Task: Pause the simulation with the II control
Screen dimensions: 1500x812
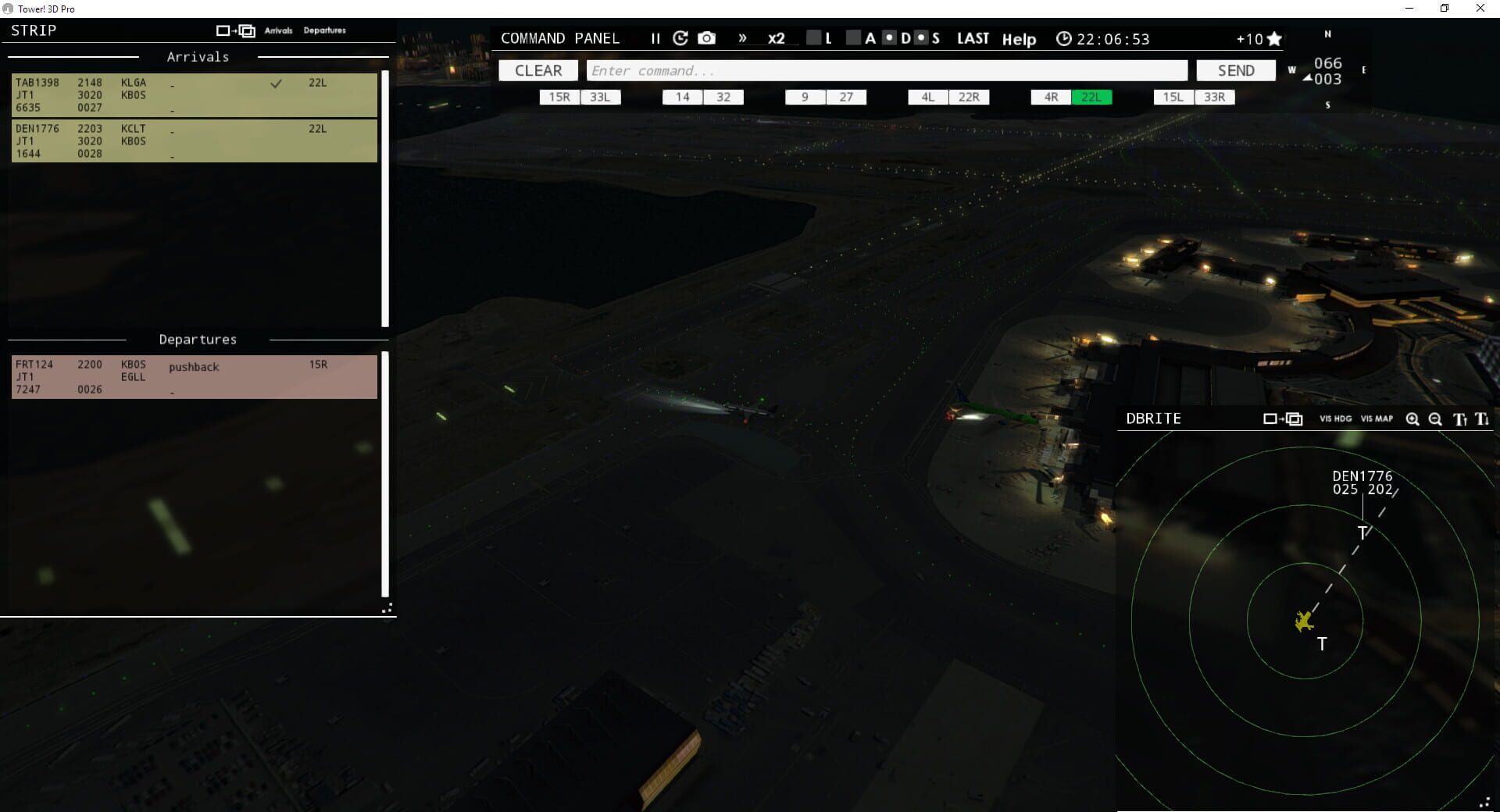Action: (656, 37)
